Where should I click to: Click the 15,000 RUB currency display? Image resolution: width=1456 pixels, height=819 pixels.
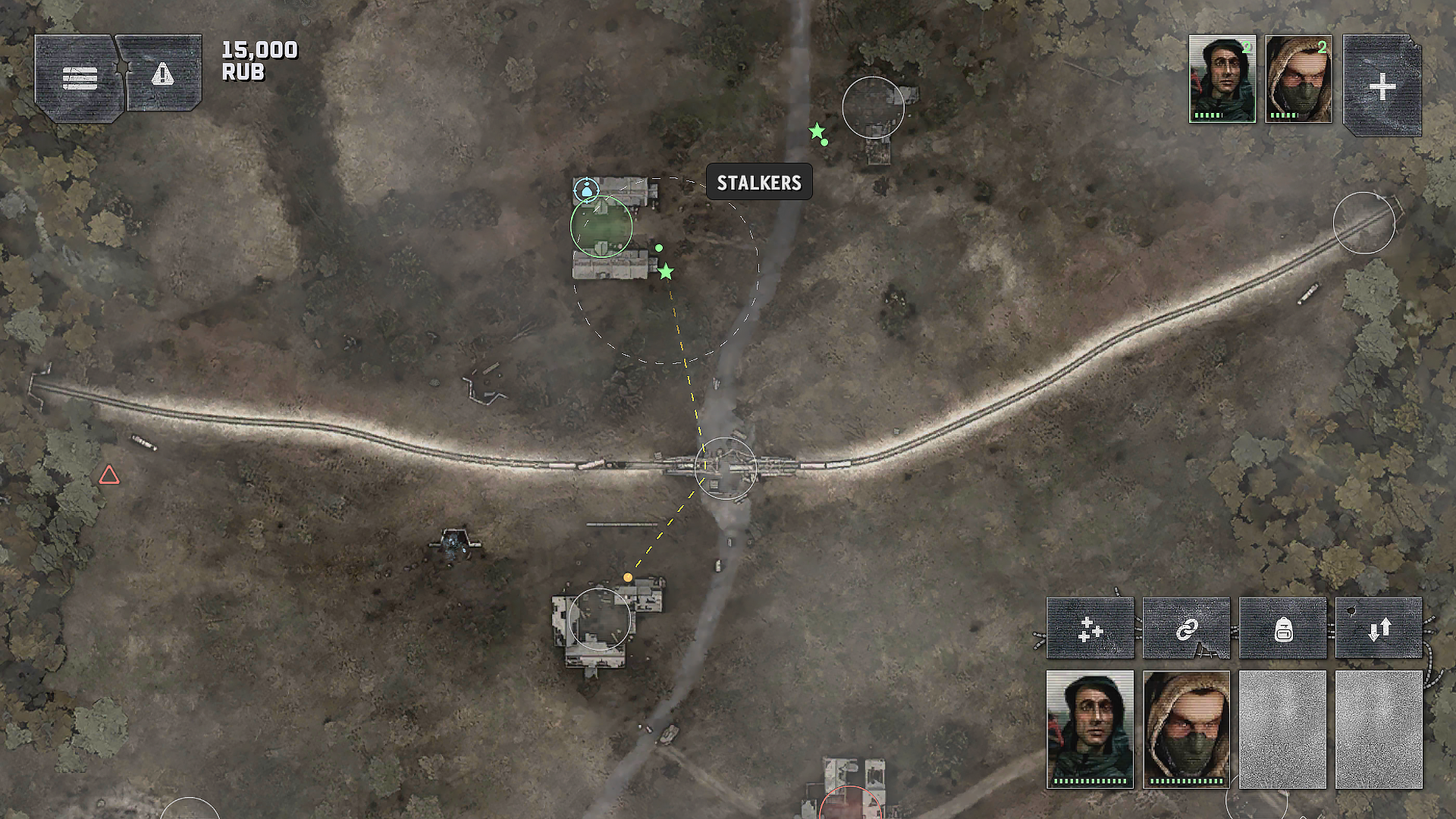(258, 61)
